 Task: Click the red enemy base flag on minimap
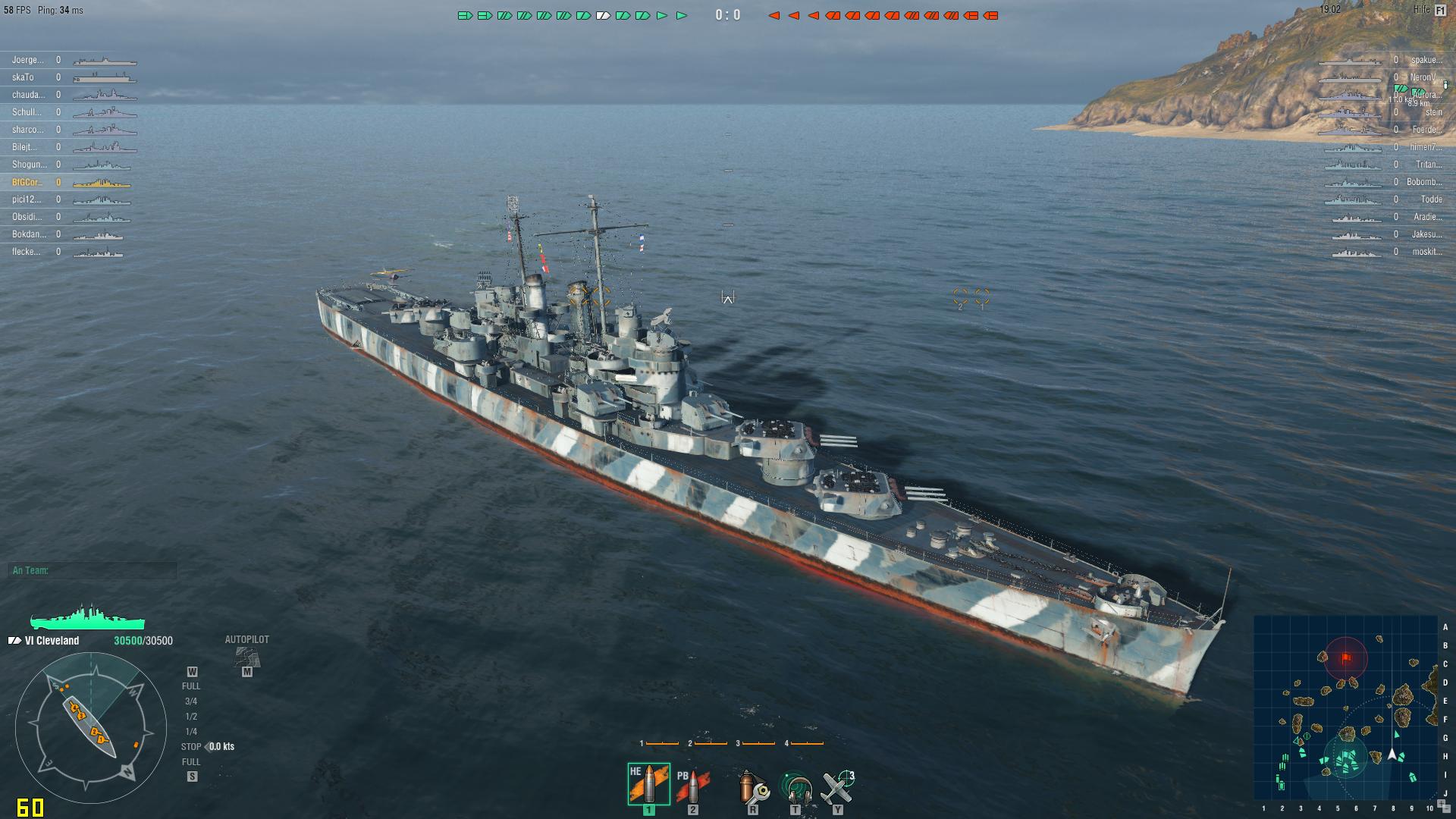coord(1346,657)
